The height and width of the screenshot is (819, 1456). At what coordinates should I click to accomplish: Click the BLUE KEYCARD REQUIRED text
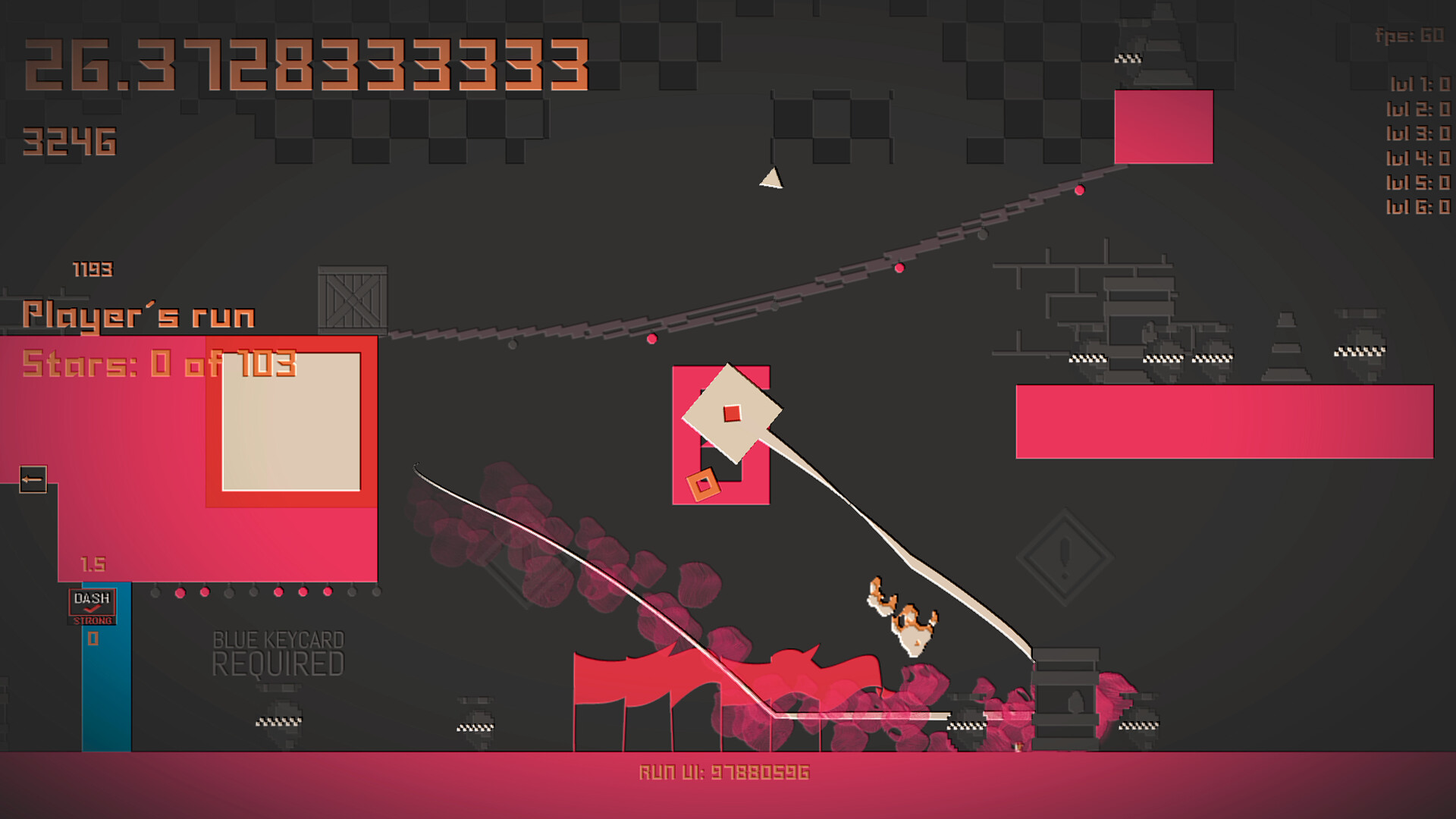click(x=278, y=654)
